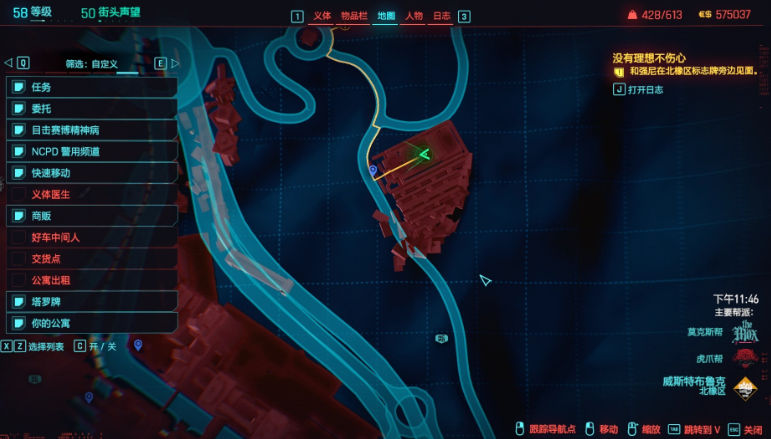Toggle the NCPD 警用频道 filter
Screen dimensions: 771x439
click(92, 152)
